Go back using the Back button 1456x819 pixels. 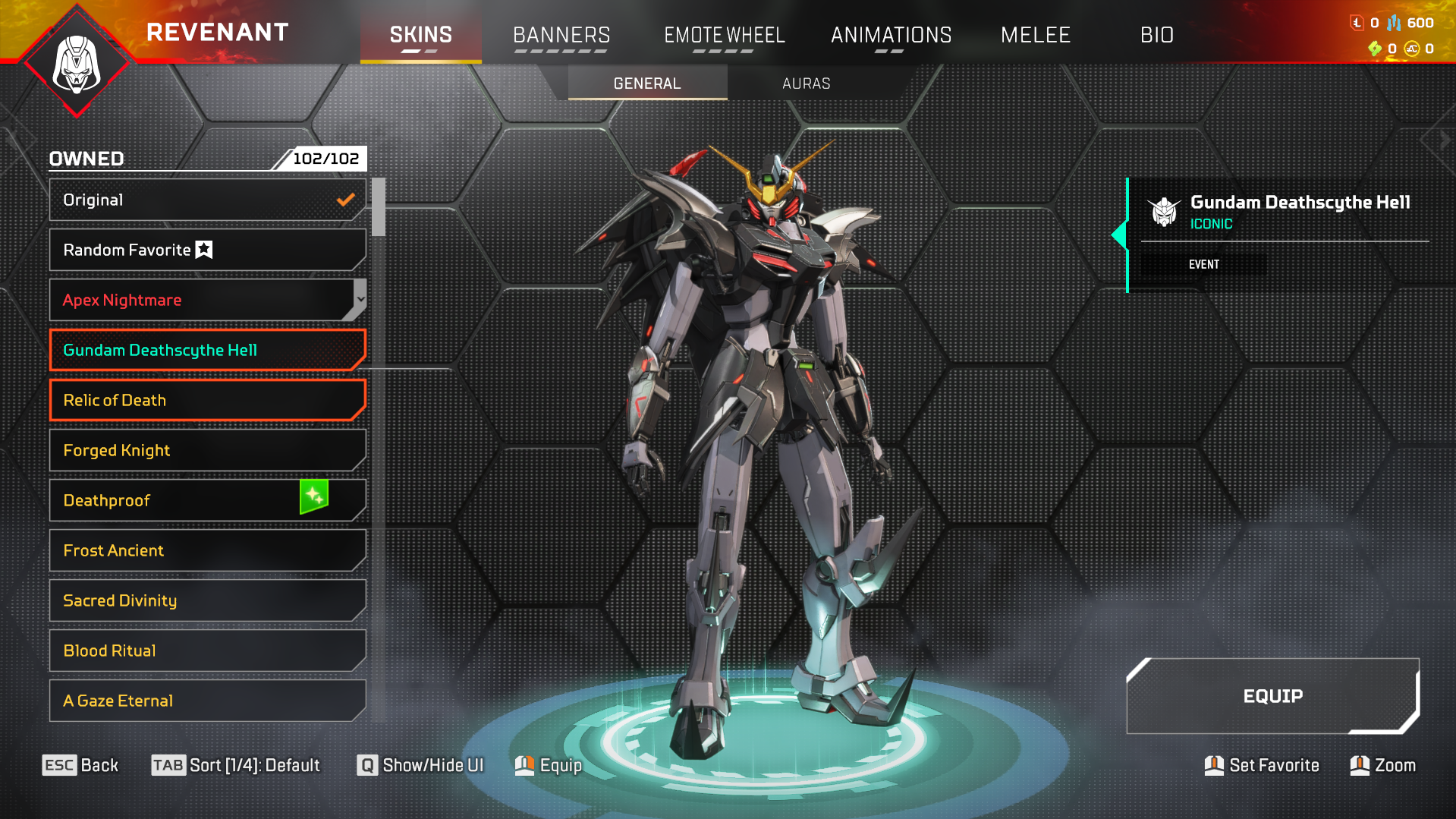(80, 765)
